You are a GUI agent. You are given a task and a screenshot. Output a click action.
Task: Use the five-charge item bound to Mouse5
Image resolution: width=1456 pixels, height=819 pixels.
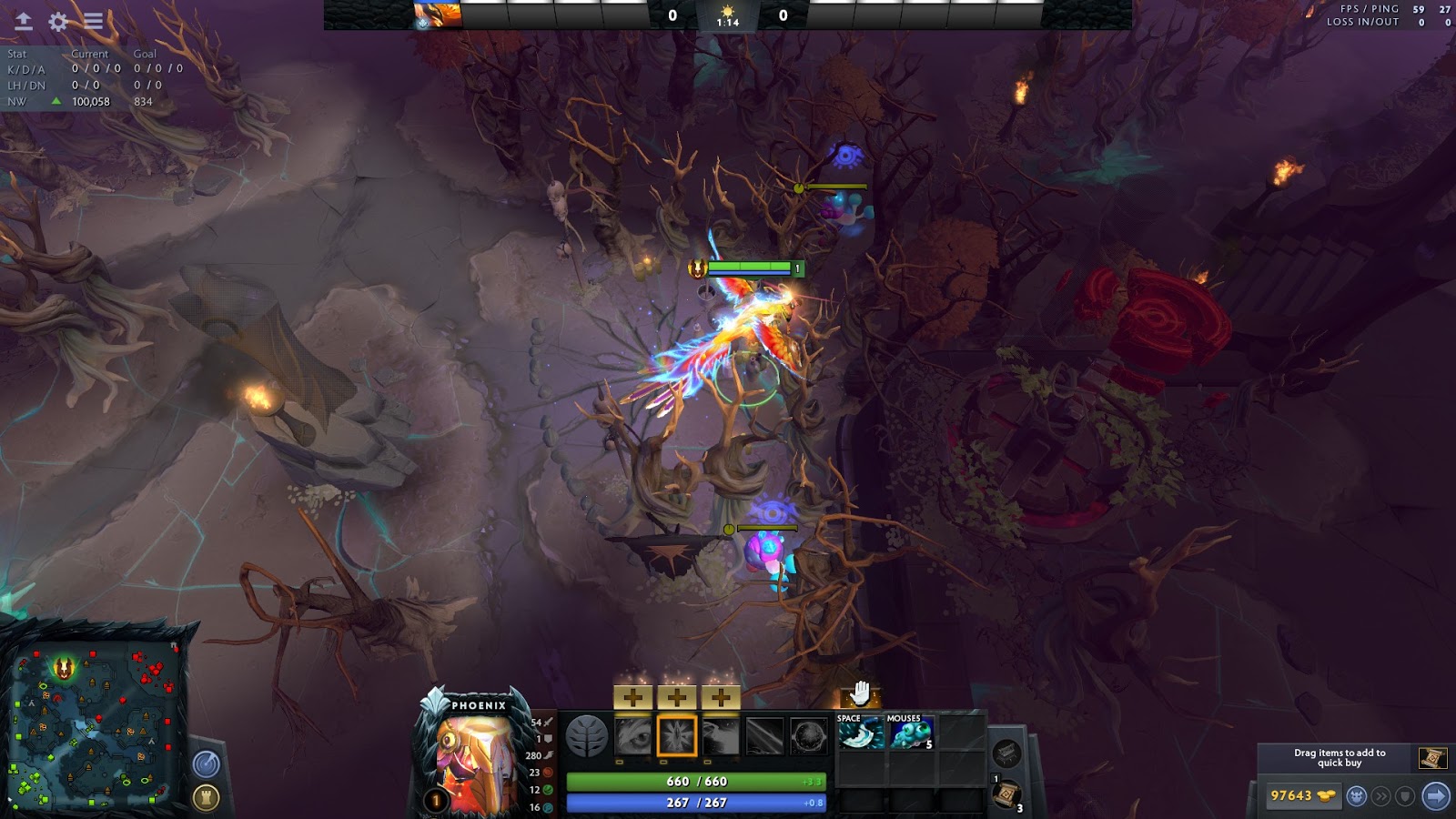(910, 734)
